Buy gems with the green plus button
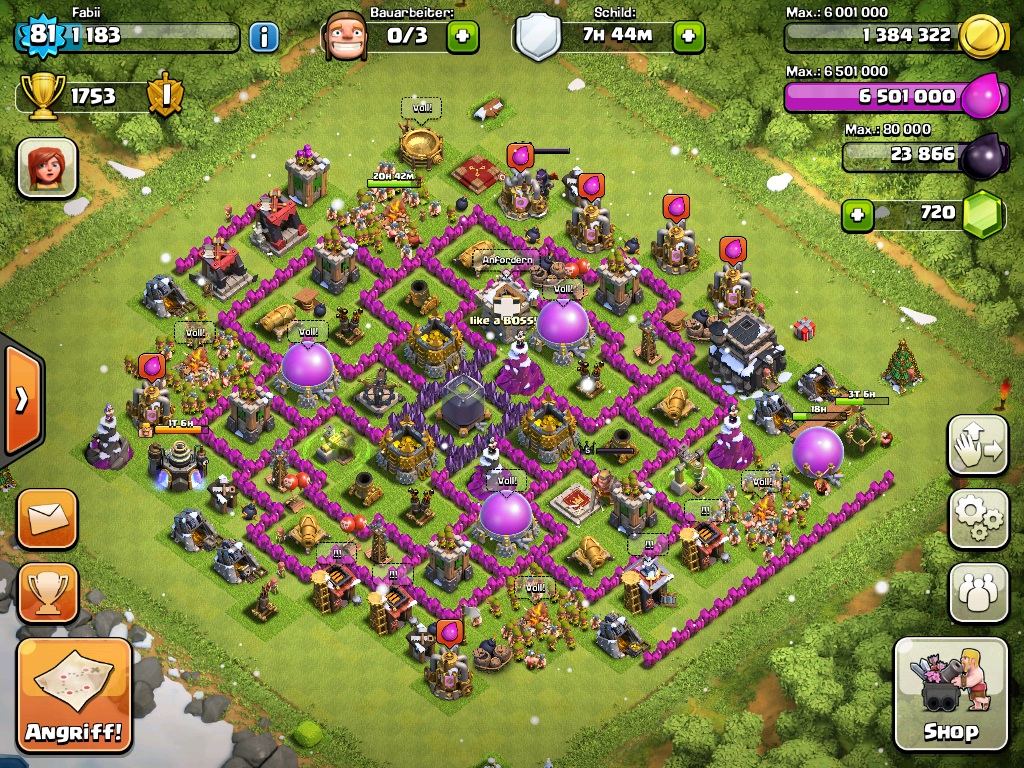1024x768 pixels. (857, 214)
